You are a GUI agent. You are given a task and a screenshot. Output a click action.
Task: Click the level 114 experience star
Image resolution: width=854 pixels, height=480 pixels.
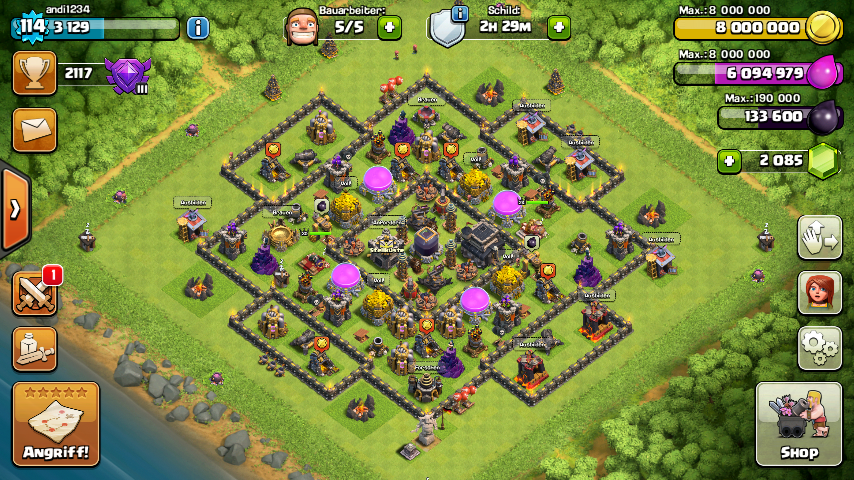pos(32,27)
